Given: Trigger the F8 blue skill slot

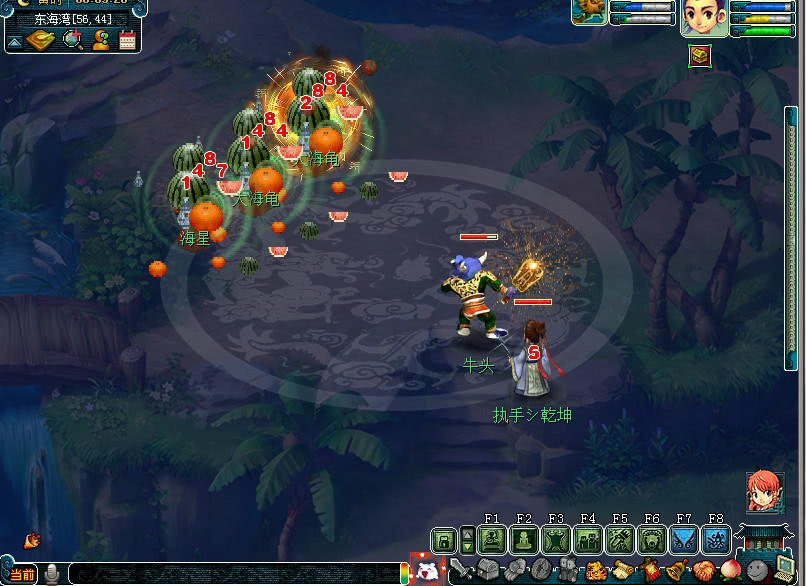Looking at the screenshot, I should [x=716, y=541].
